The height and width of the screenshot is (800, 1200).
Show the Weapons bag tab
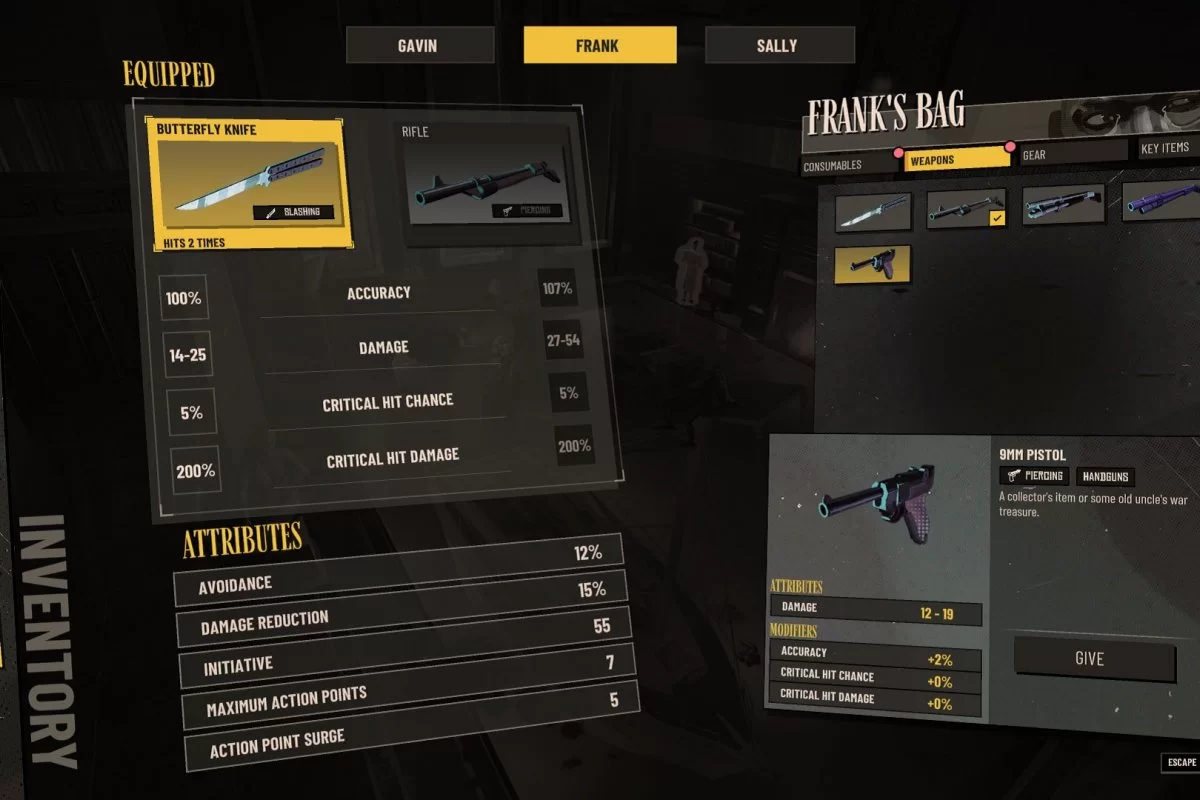click(956, 159)
